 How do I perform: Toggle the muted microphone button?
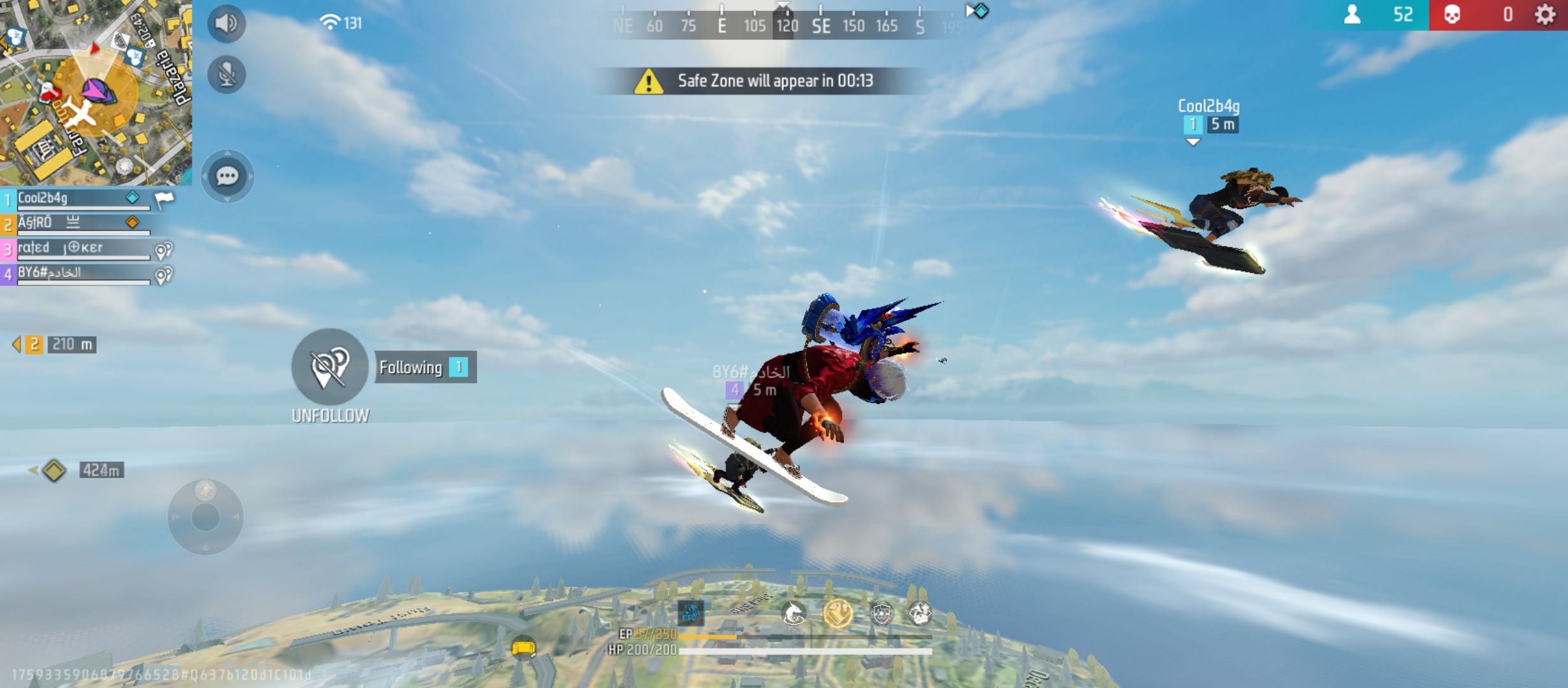pos(226,75)
